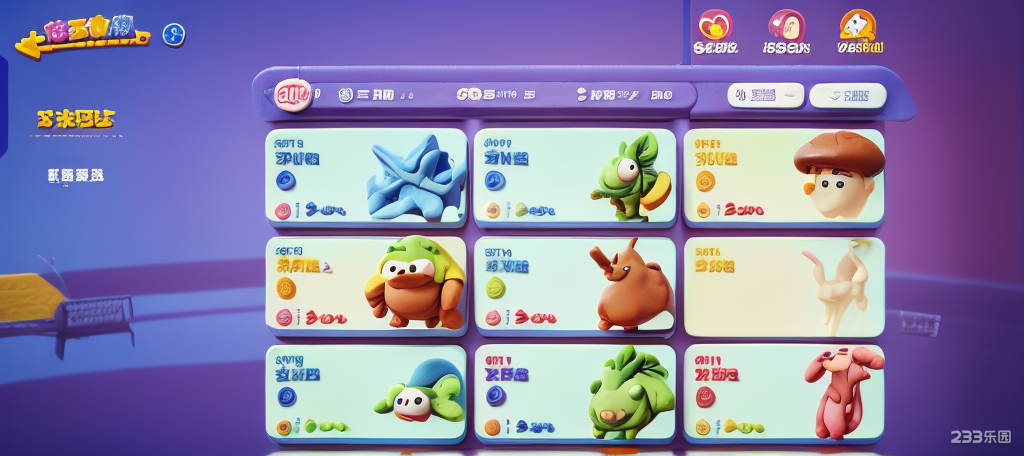1024x456 pixels.
Task: Choose the green leaf chameleon card
Action: [x=574, y=176]
